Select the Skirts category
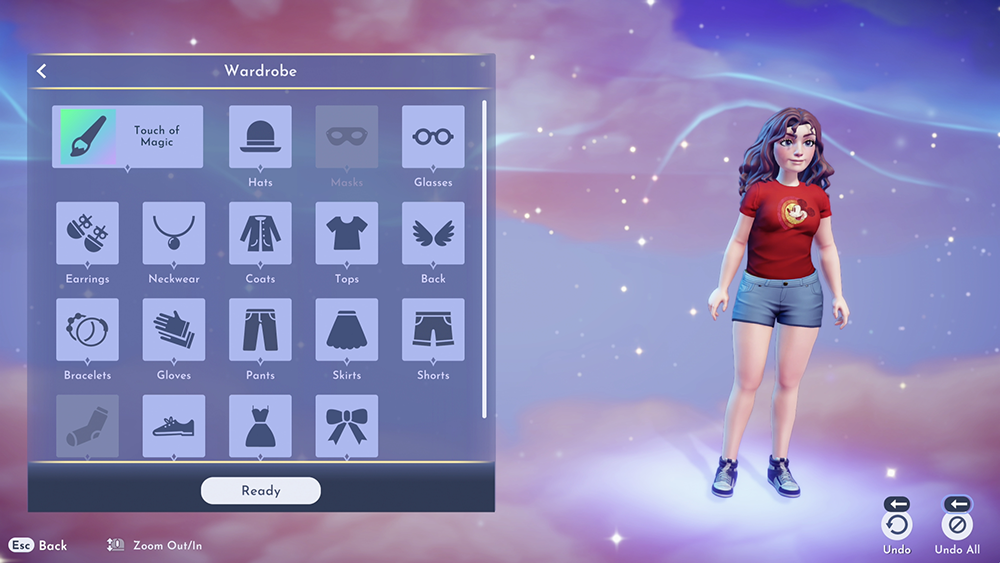This screenshot has width=1000, height=563. pyautogui.click(x=347, y=330)
